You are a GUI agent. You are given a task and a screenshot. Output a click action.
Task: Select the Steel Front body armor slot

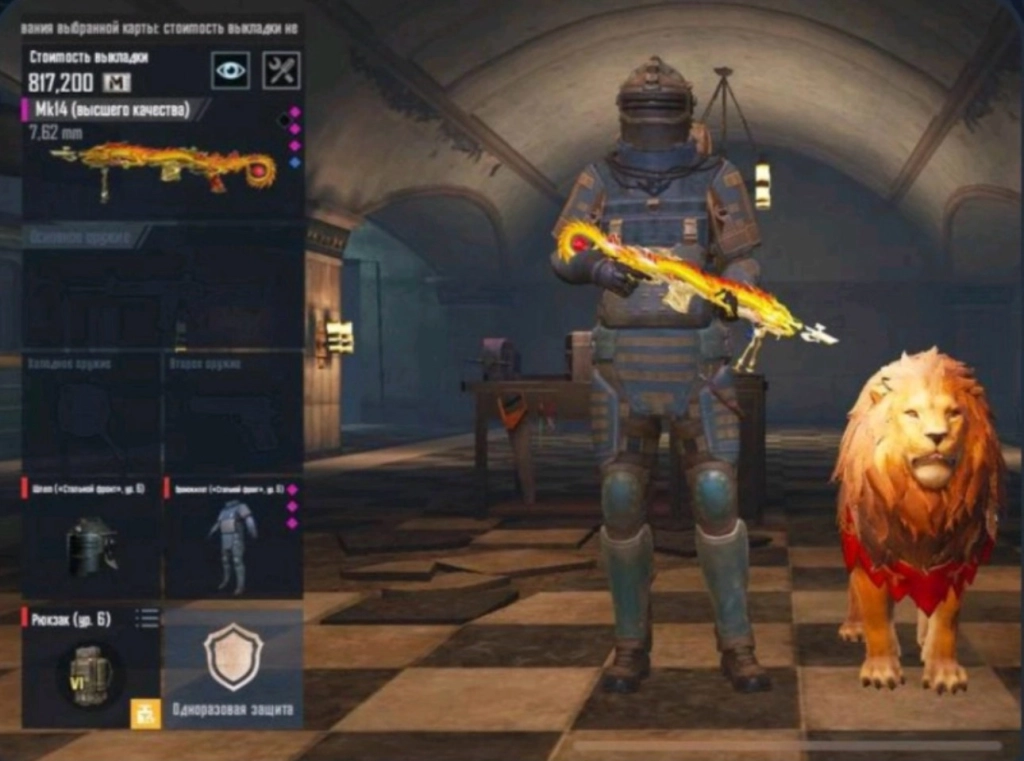pyautogui.click(x=232, y=540)
